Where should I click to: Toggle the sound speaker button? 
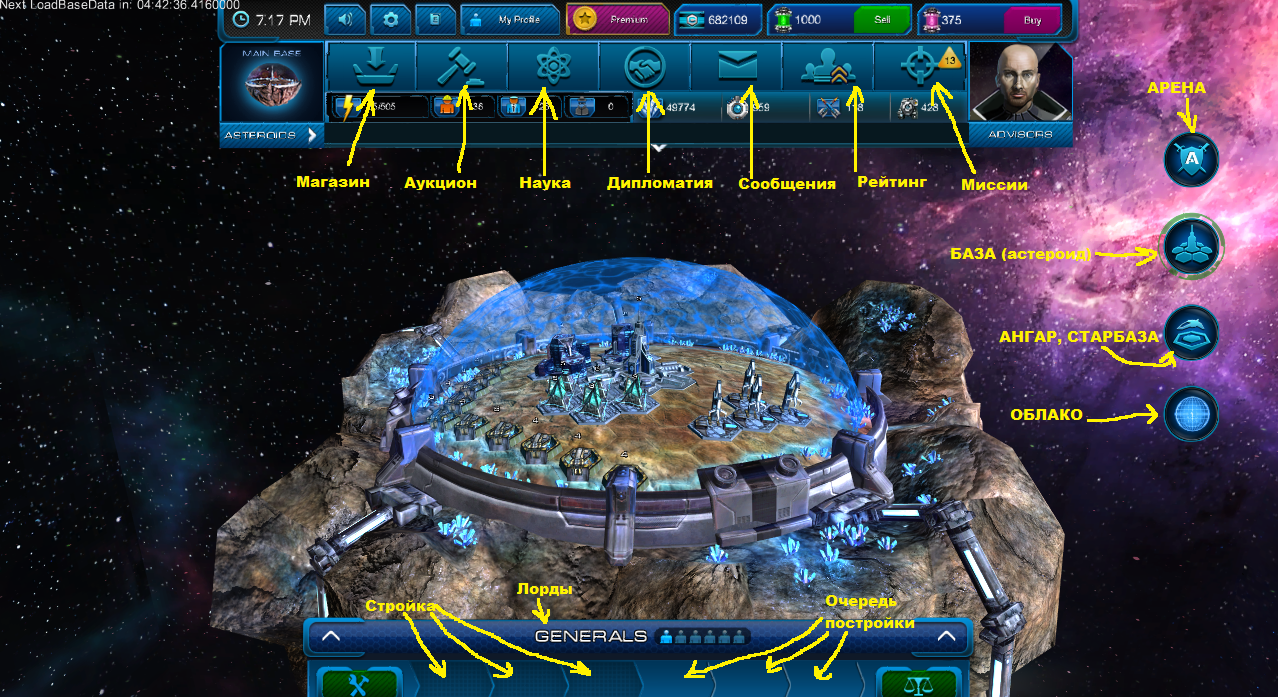[x=346, y=19]
